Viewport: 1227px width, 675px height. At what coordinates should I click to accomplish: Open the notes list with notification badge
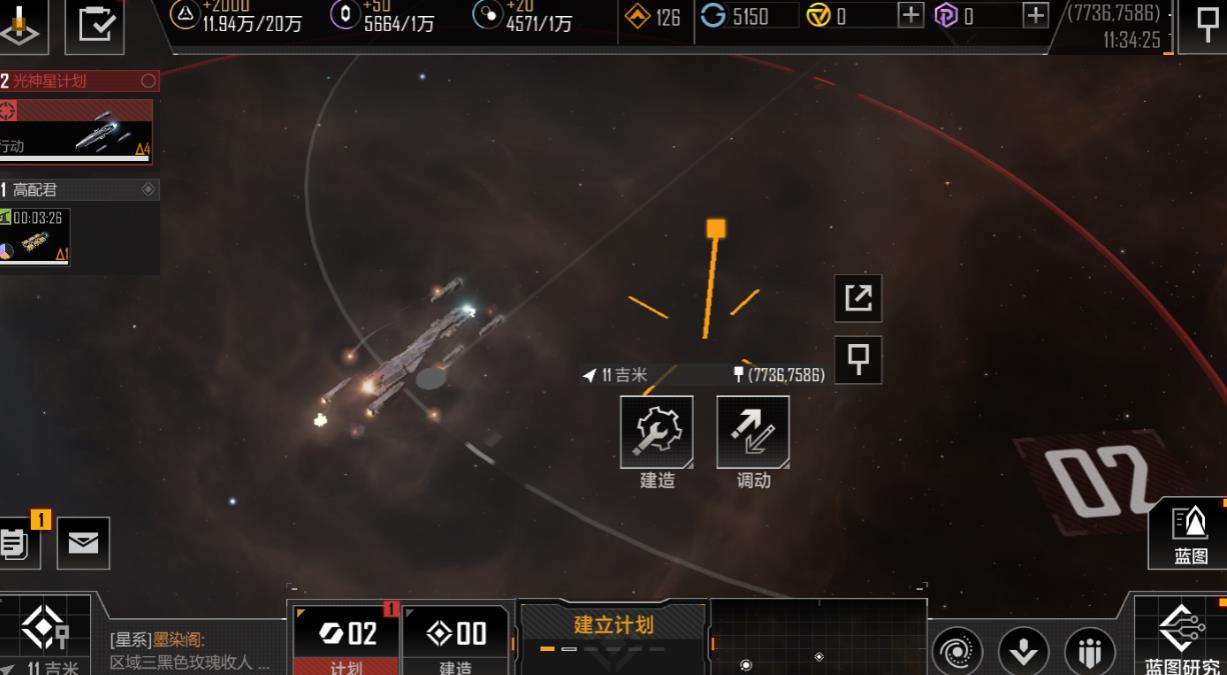[x=16, y=543]
